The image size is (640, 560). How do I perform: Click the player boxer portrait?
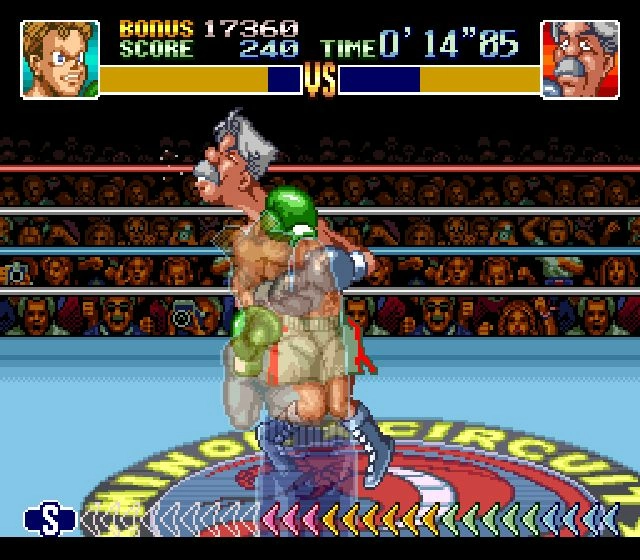(x=60, y=60)
